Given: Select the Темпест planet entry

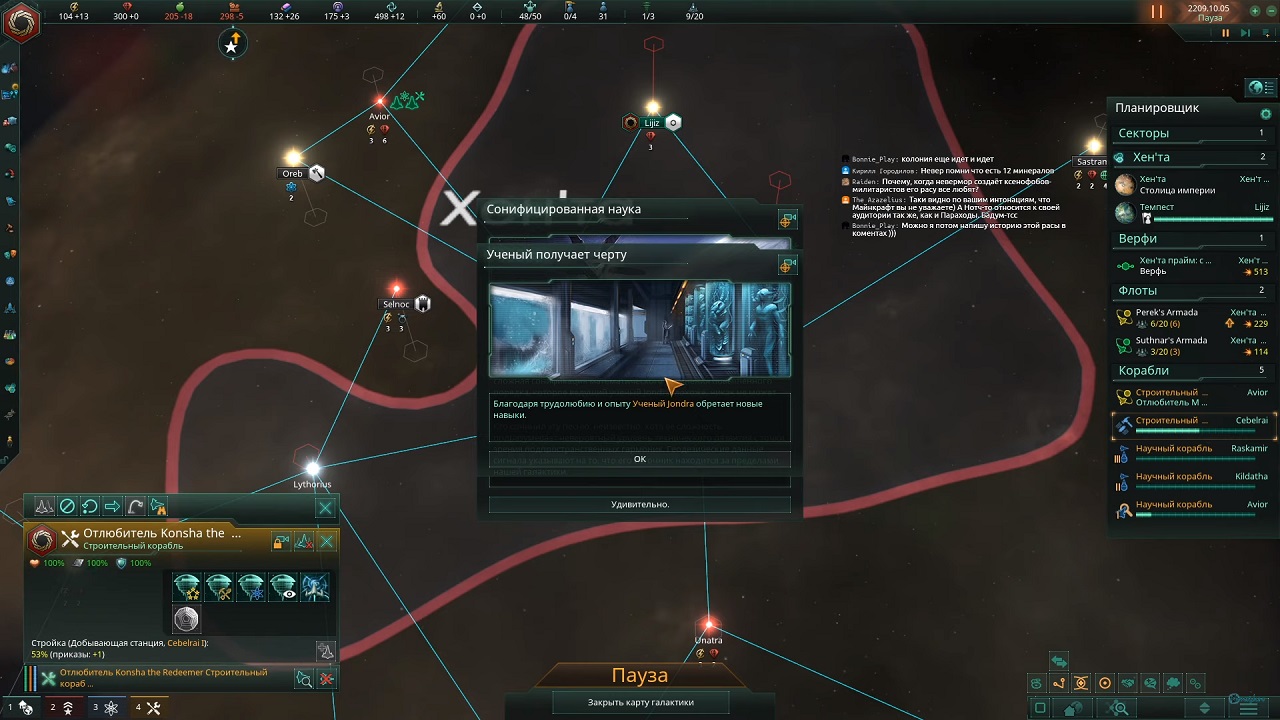Looking at the screenshot, I should [1192, 212].
